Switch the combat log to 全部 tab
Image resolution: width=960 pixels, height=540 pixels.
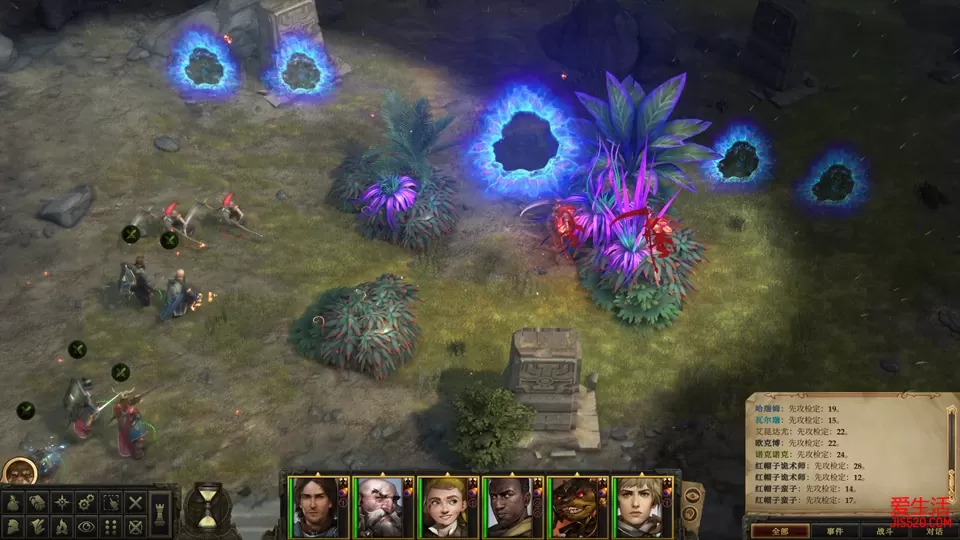(777, 531)
